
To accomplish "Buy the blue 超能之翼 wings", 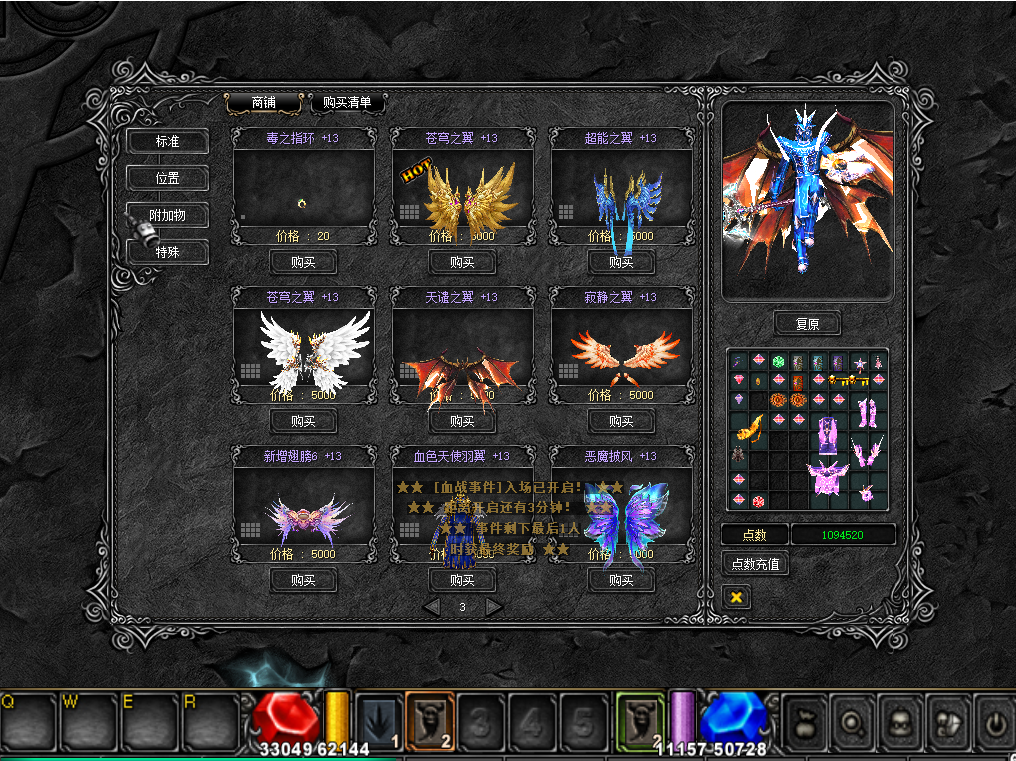I will pyautogui.click(x=621, y=262).
